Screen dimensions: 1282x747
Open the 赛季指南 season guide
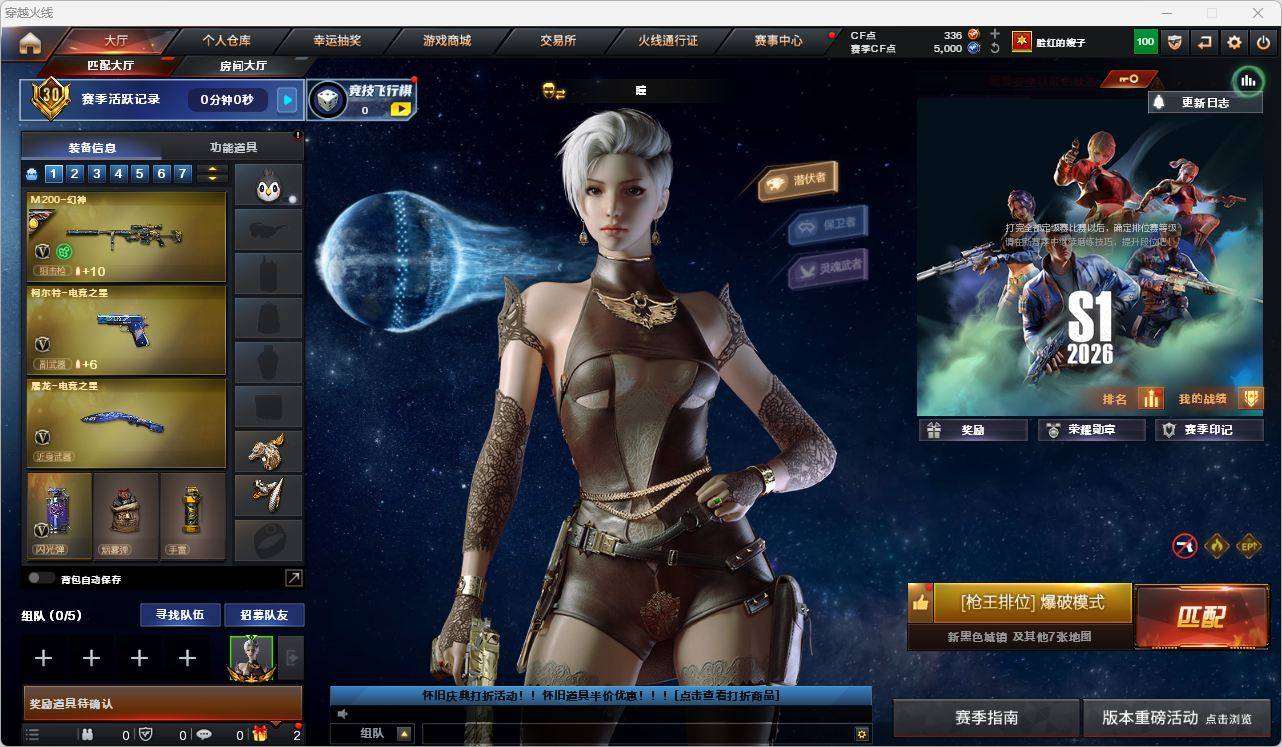[986, 718]
